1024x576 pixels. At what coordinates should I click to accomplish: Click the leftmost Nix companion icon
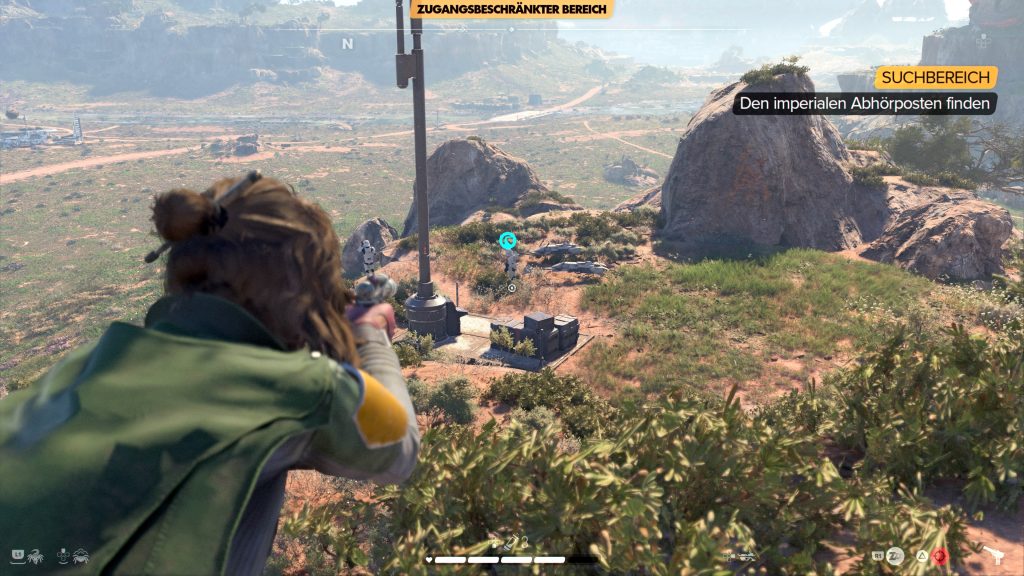point(35,554)
